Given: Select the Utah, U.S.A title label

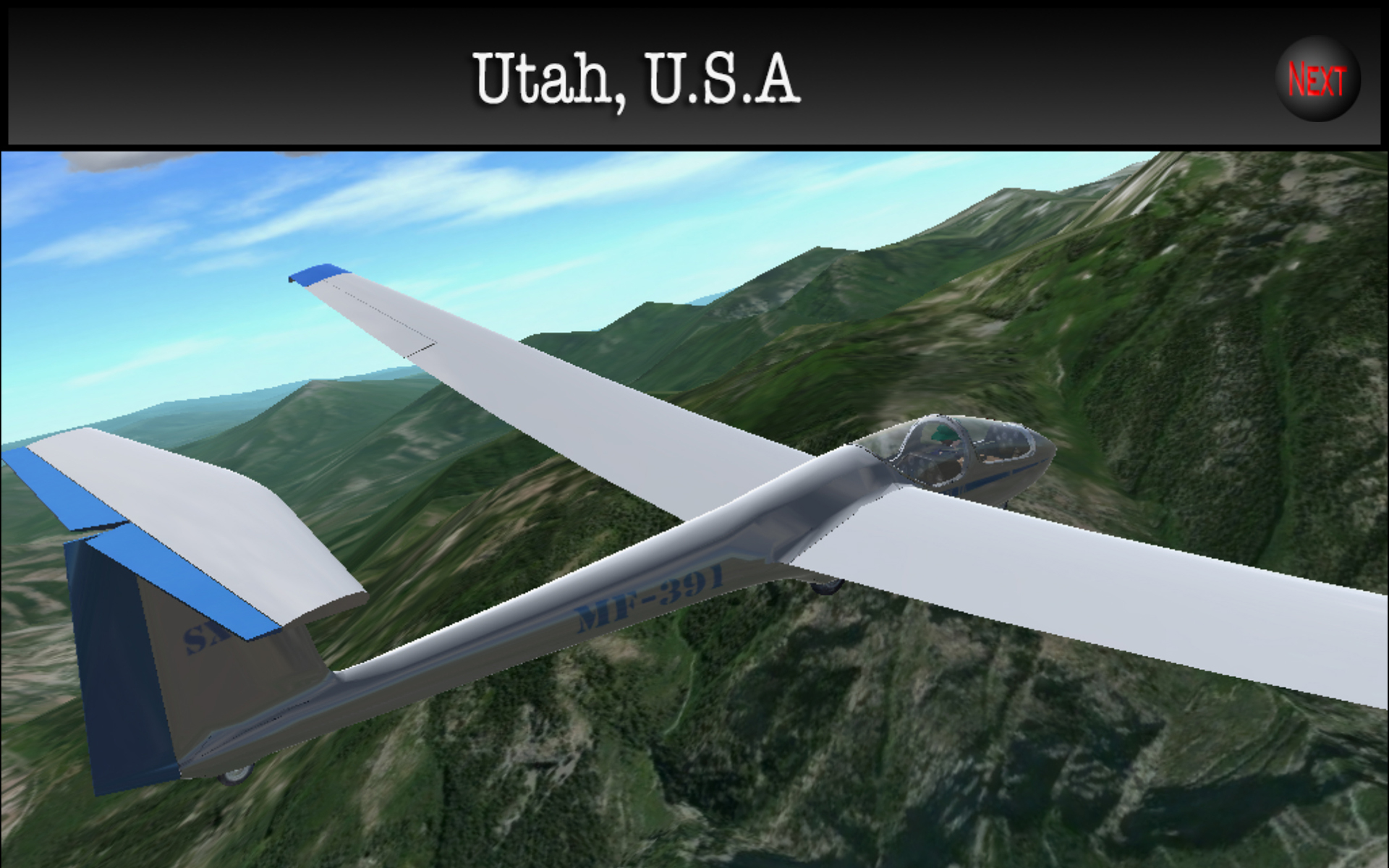Looking at the screenshot, I should (x=635, y=80).
